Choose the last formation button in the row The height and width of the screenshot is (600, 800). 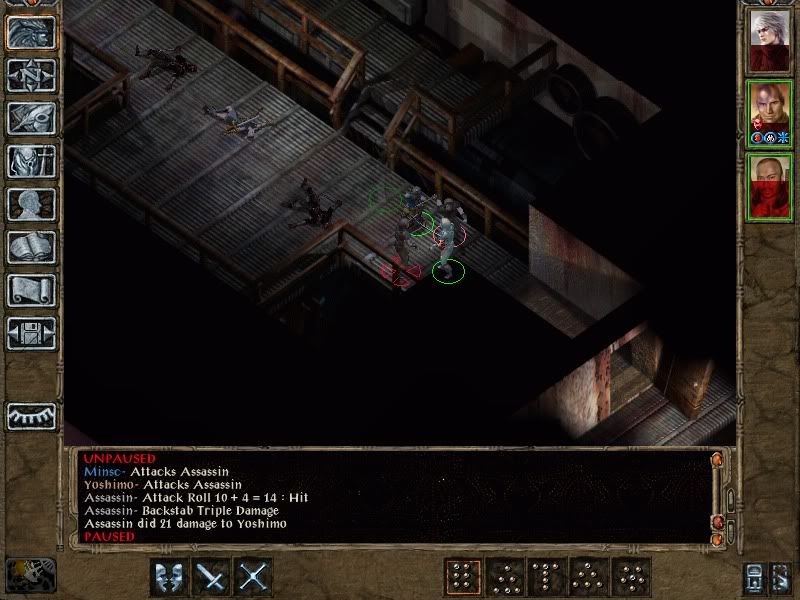tap(632, 577)
